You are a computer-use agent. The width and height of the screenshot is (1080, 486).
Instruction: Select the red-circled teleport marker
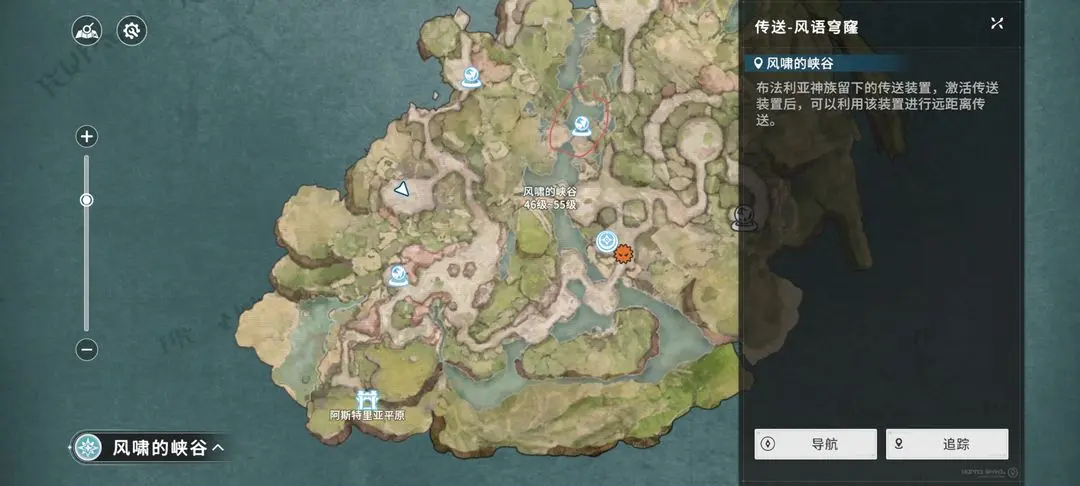582,125
